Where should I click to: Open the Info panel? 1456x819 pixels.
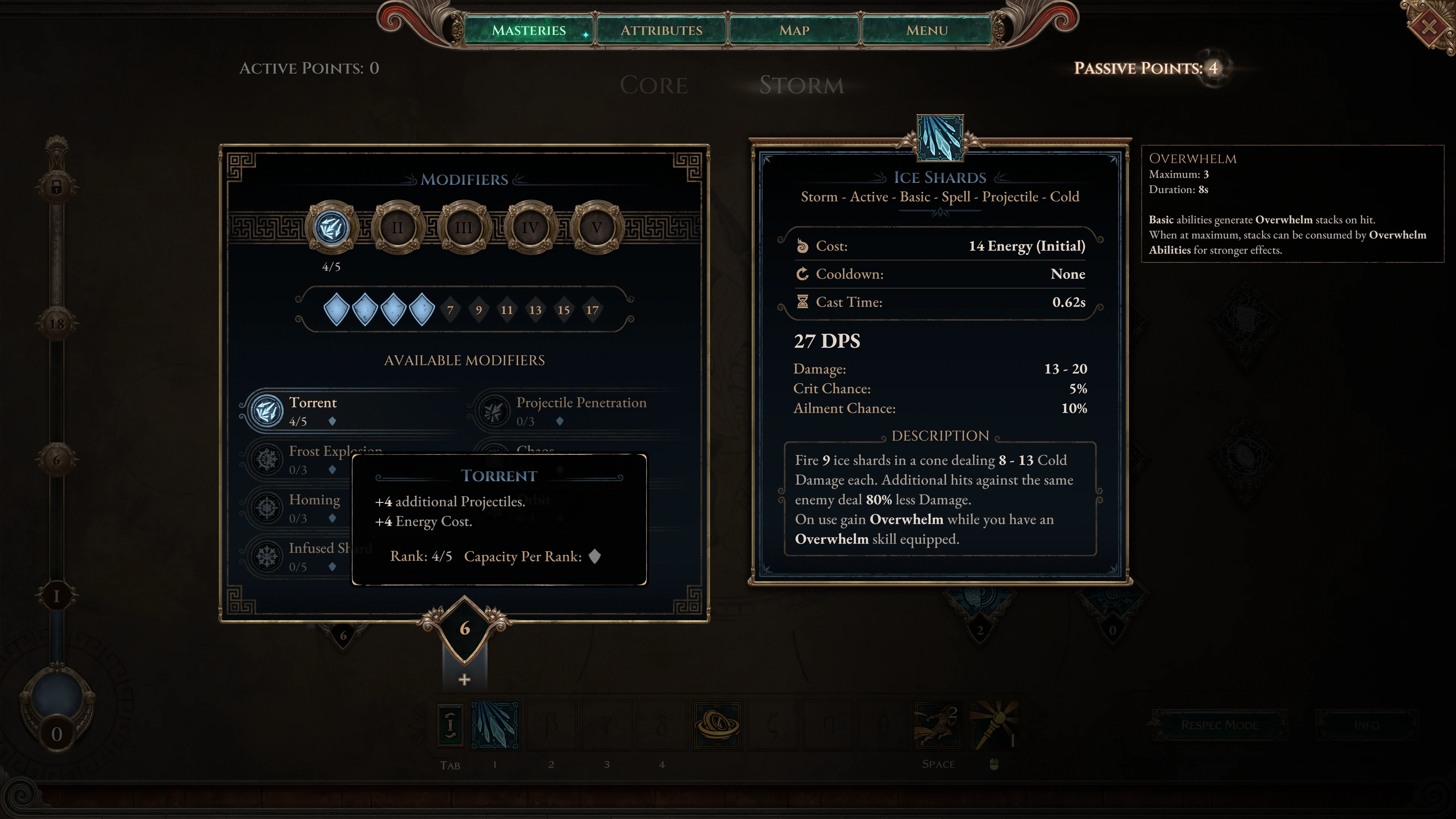[x=1366, y=725]
